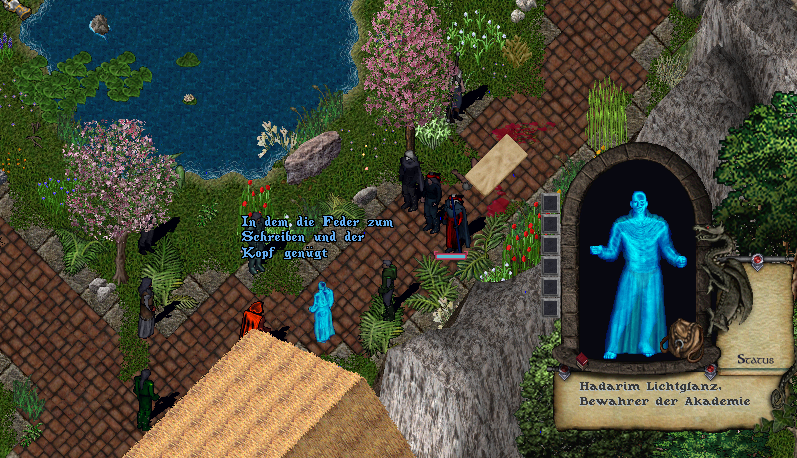Open the leather backpack on the paperdoll

click(x=682, y=337)
